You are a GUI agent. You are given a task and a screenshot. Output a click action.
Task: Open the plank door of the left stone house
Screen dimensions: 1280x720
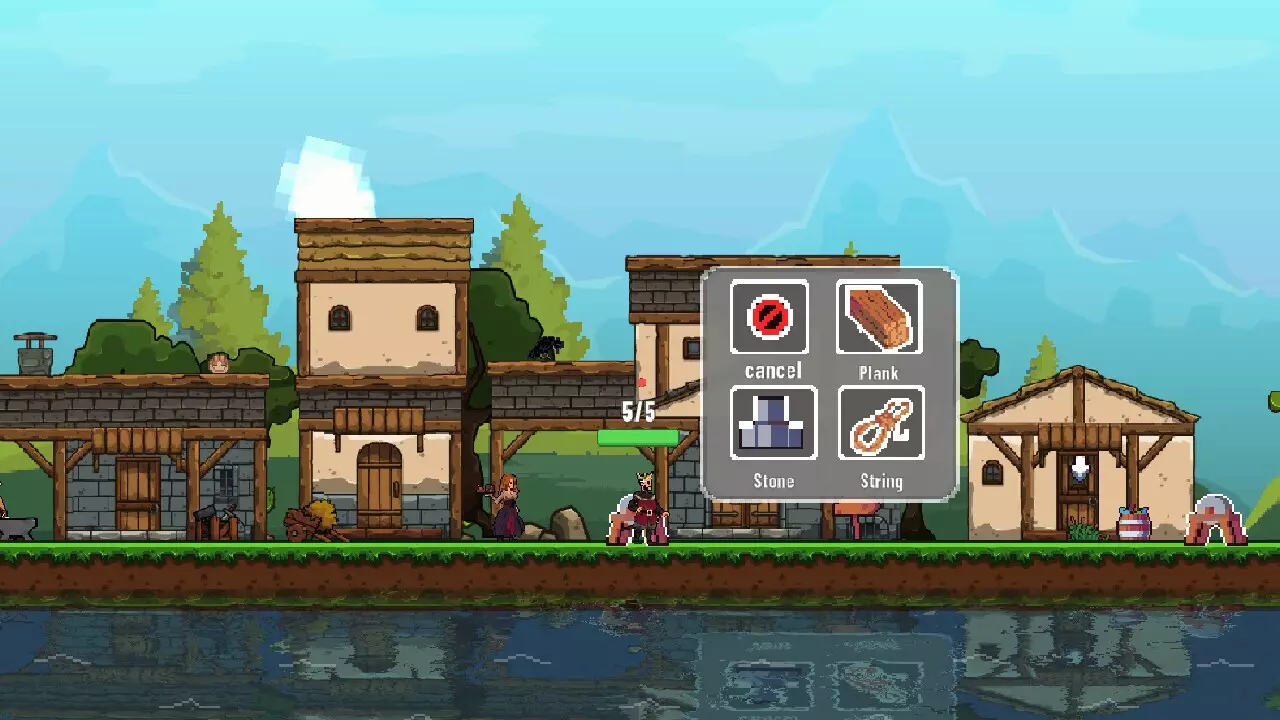pyautogui.click(x=136, y=495)
